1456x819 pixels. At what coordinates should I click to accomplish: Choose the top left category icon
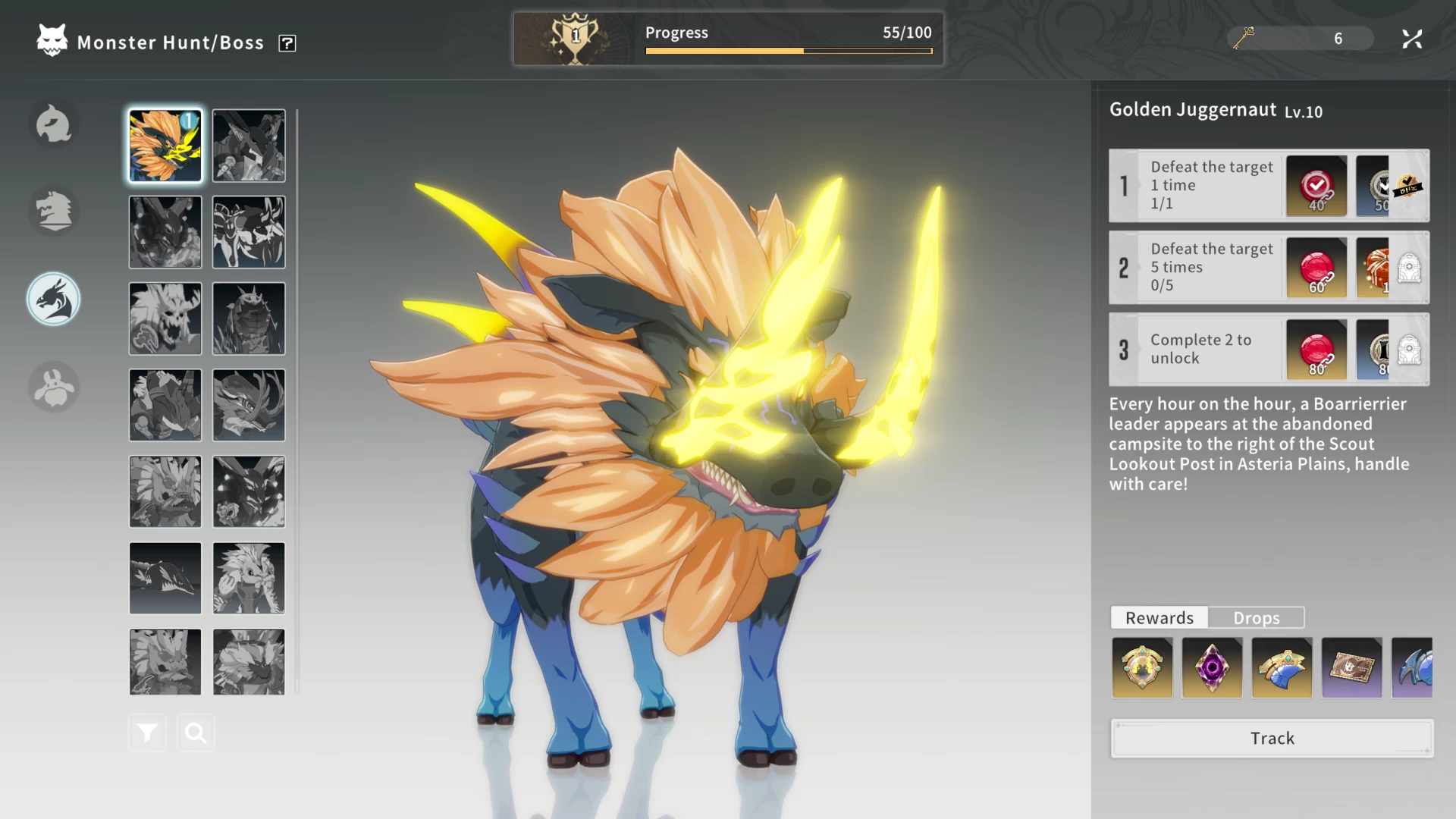54,124
